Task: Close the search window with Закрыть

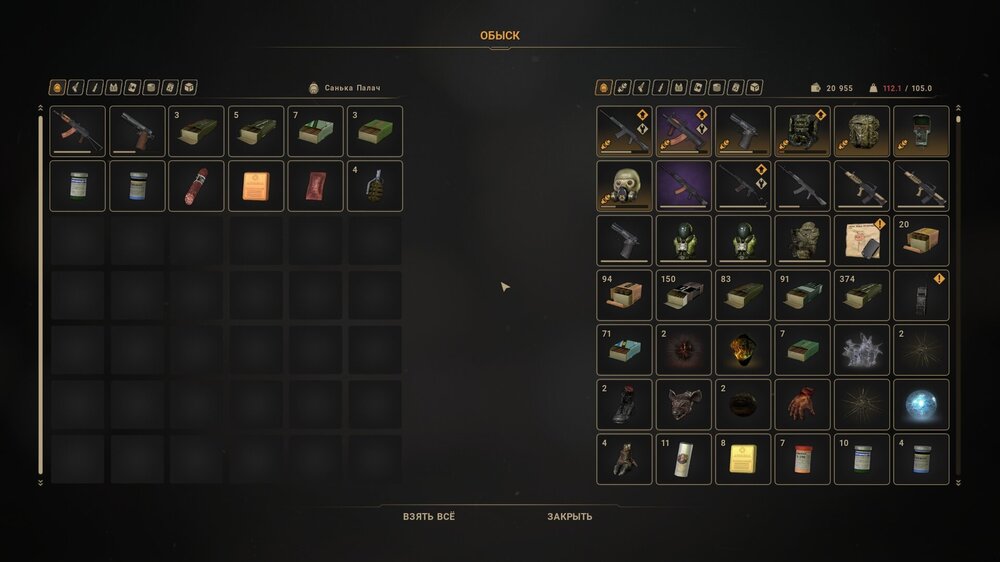Action: (x=569, y=517)
